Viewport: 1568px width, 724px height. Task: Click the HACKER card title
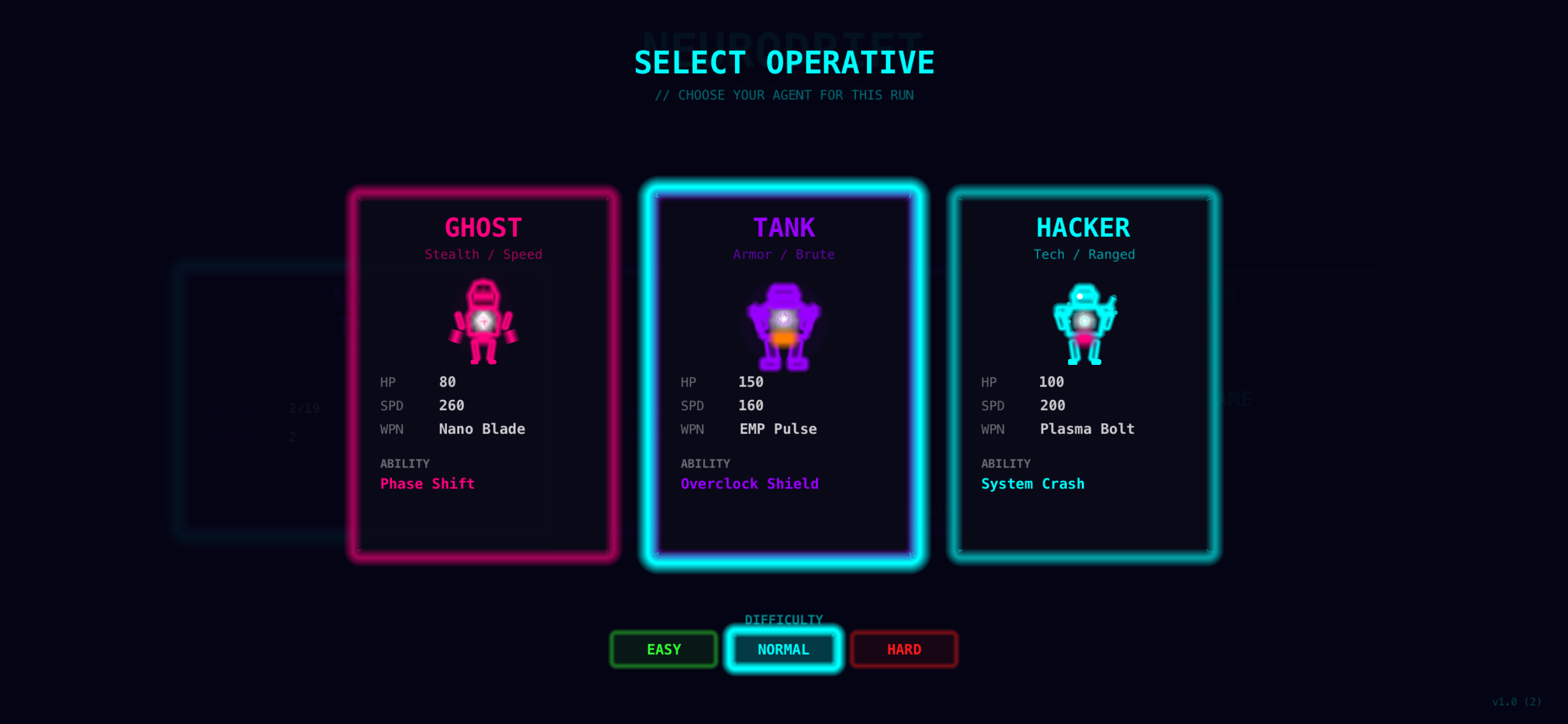click(x=1083, y=227)
